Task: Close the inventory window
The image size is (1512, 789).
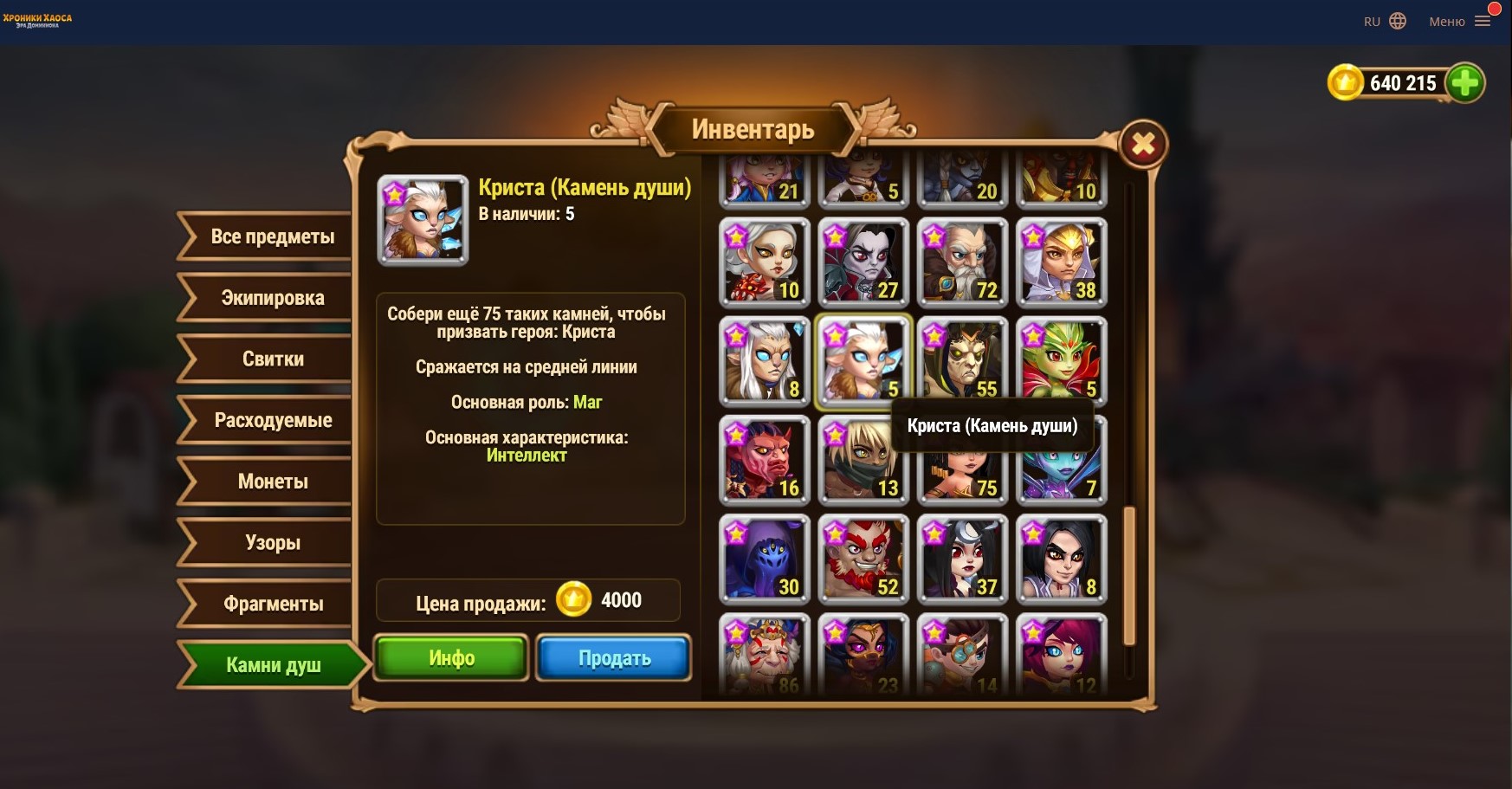Action: 1143,145
